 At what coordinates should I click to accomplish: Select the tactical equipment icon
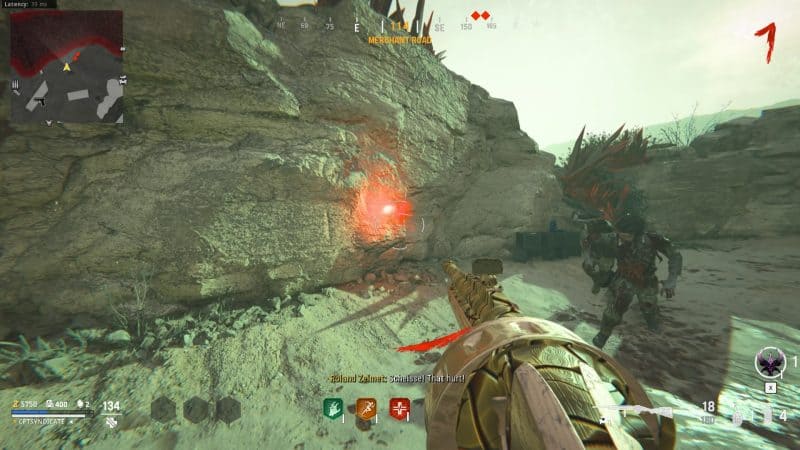tap(767, 415)
